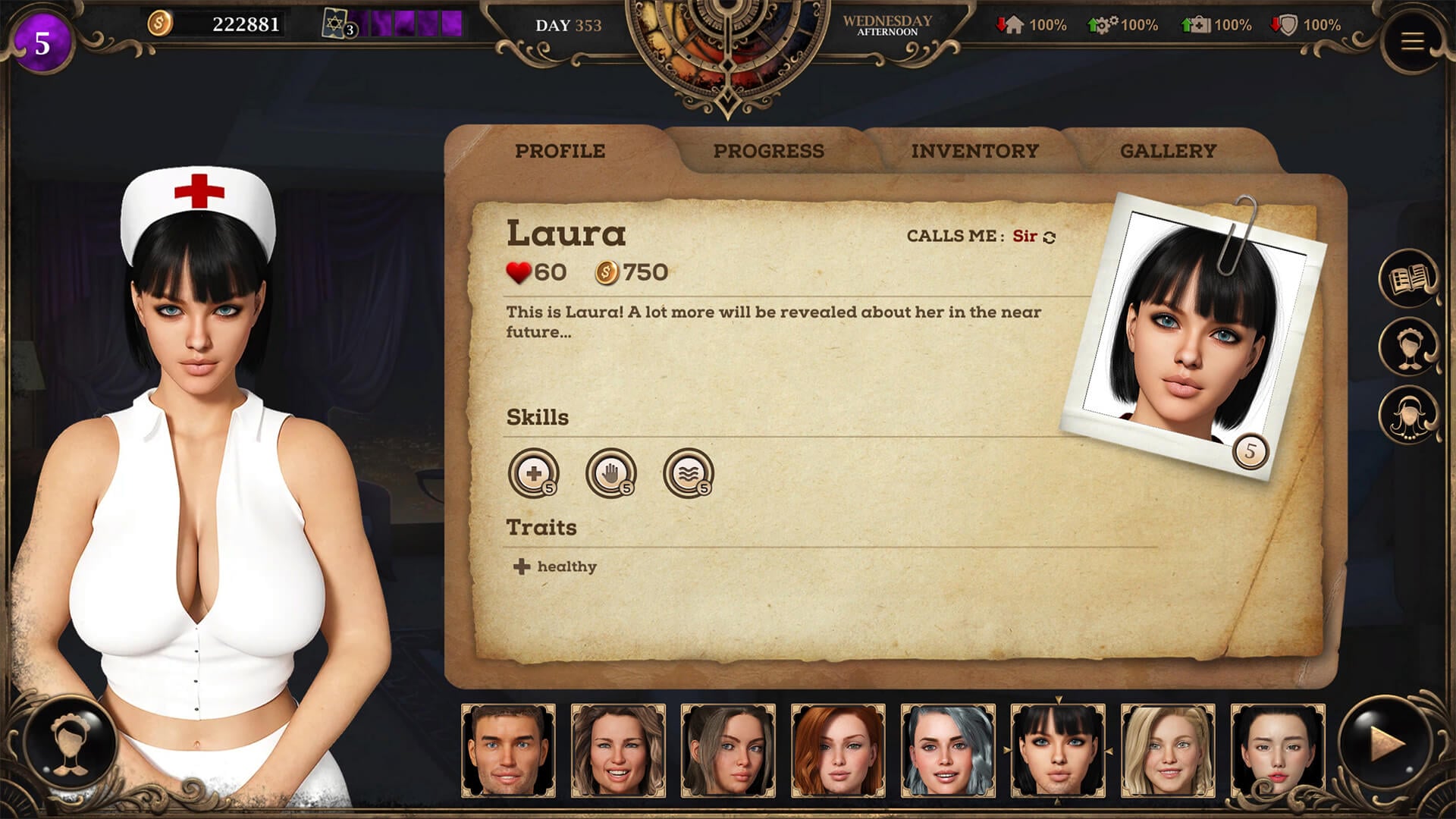Image resolution: width=1456 pixels, height=819 pixels.
Task: Choose the waves skill icon
Action: tap(688, 473)
